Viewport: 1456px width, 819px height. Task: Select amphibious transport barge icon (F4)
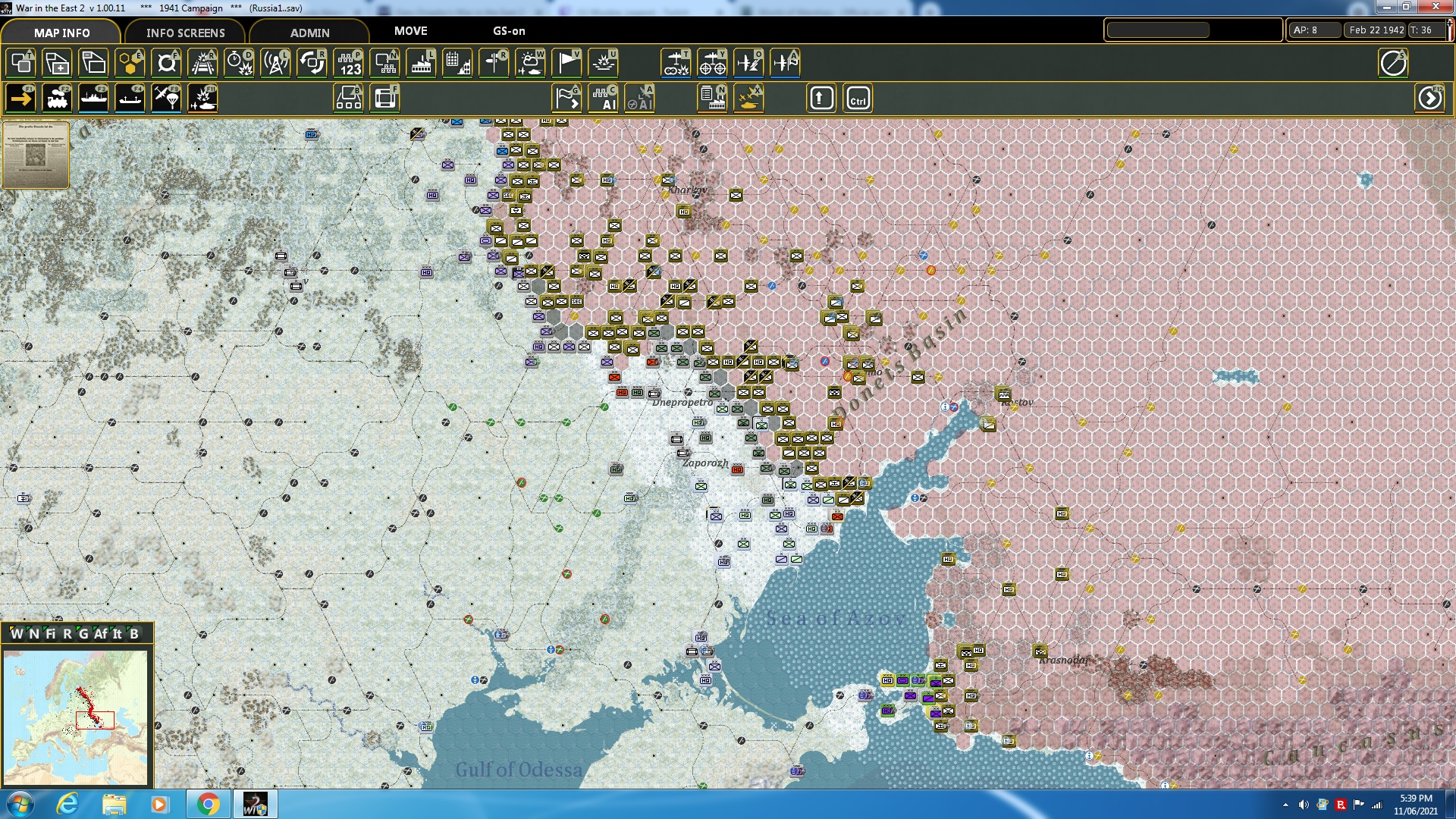(130, 99)
